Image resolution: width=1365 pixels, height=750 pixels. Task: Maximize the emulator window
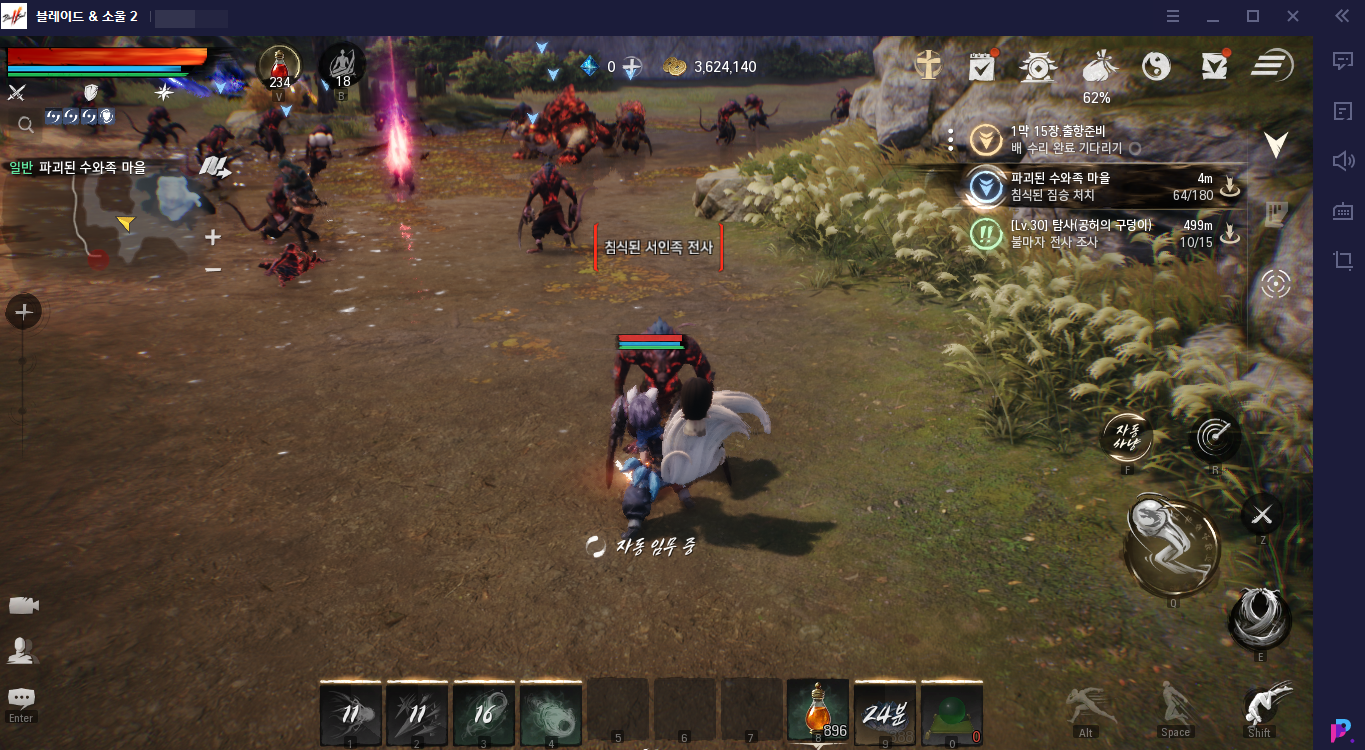[x=1252, y=16]
